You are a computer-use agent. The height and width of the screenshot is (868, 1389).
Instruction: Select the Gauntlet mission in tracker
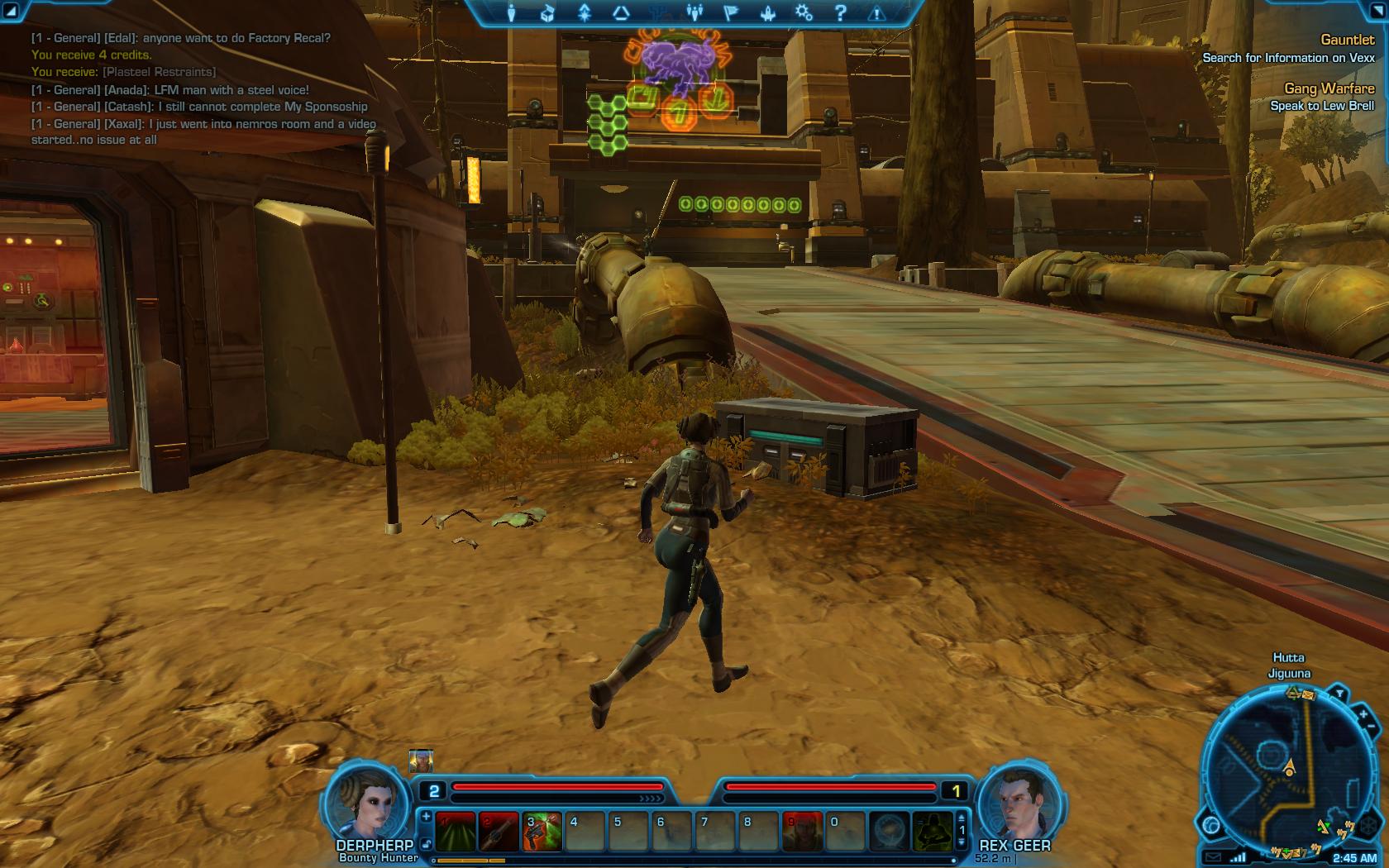pyautogui.click(x=1347, y=40)
